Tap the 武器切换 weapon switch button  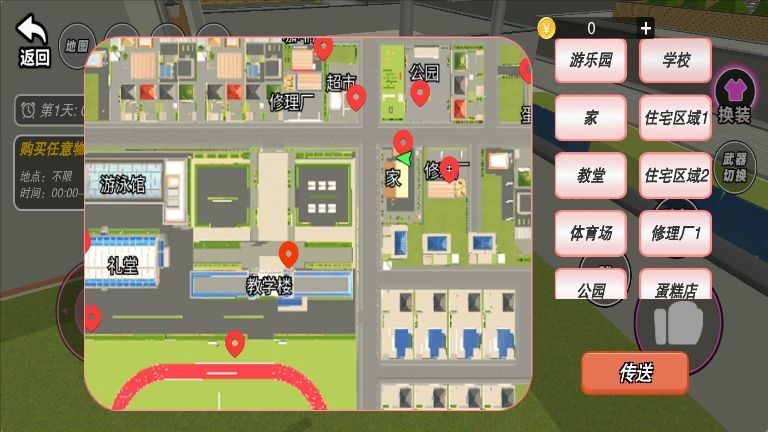(734, 167)
